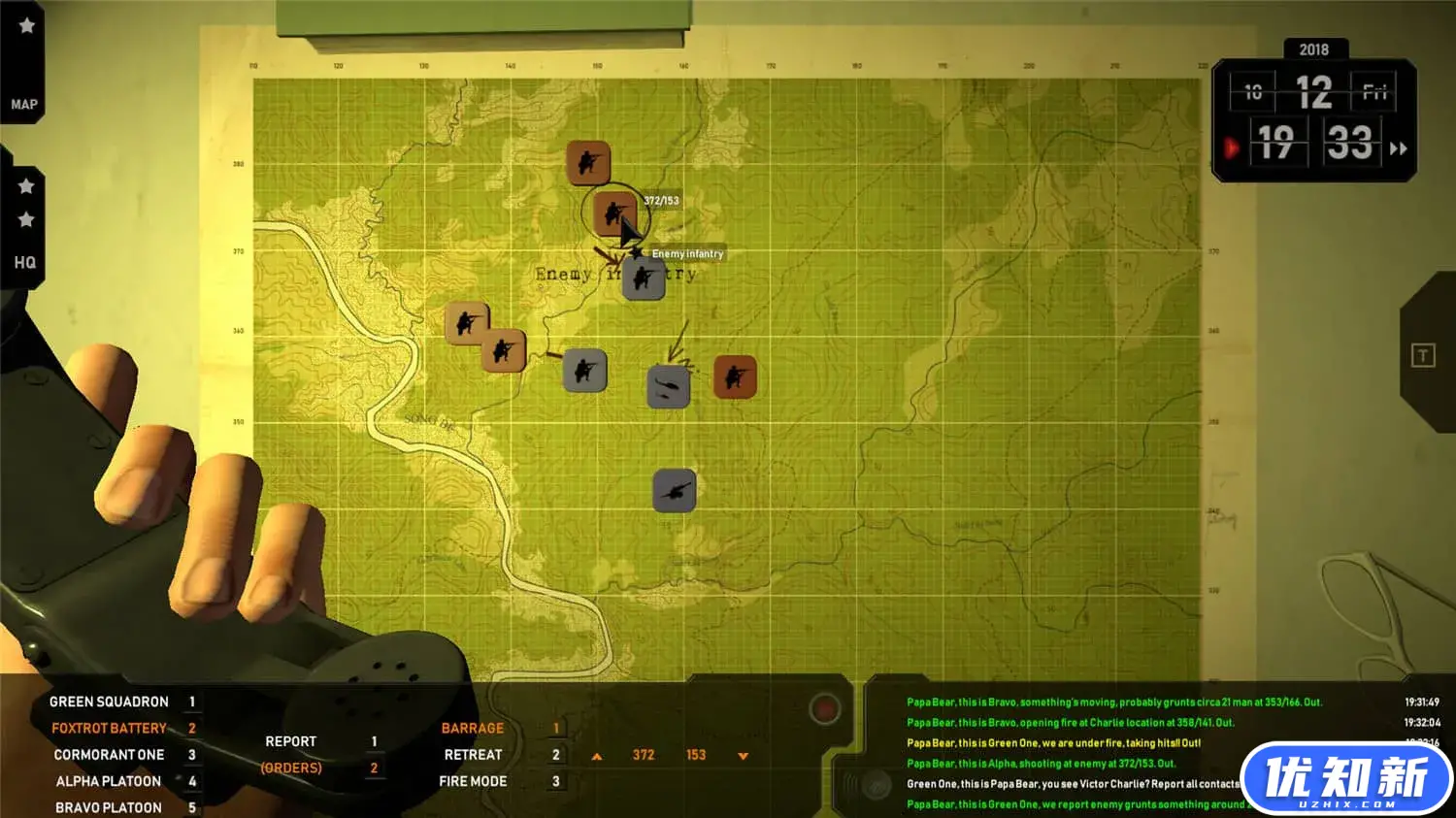Image resolution: width=1456 pixels, height=818 pixels.
Task: Request a Report from the unit
Action: [x=291, y=741]
